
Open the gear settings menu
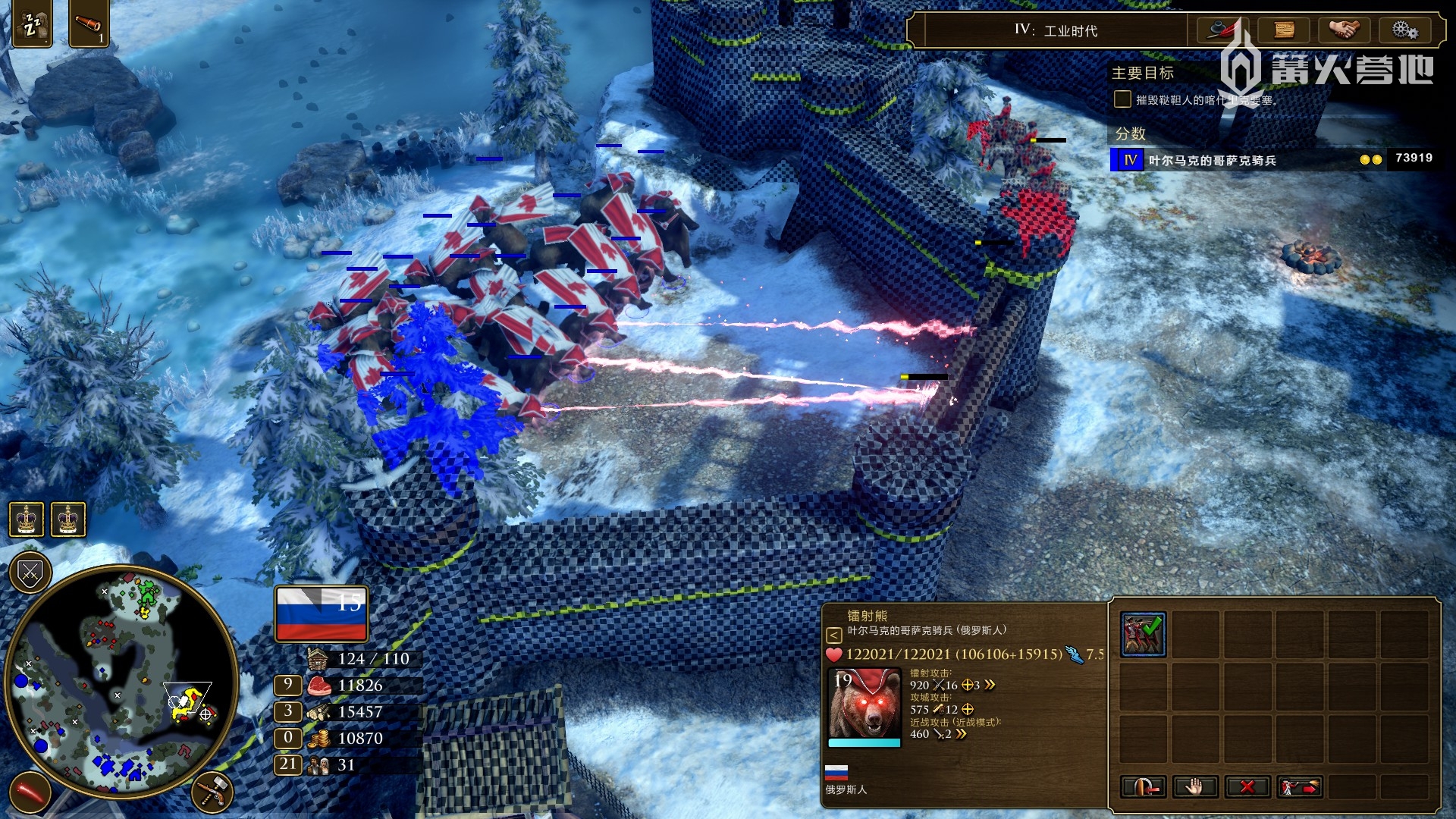1404,30
